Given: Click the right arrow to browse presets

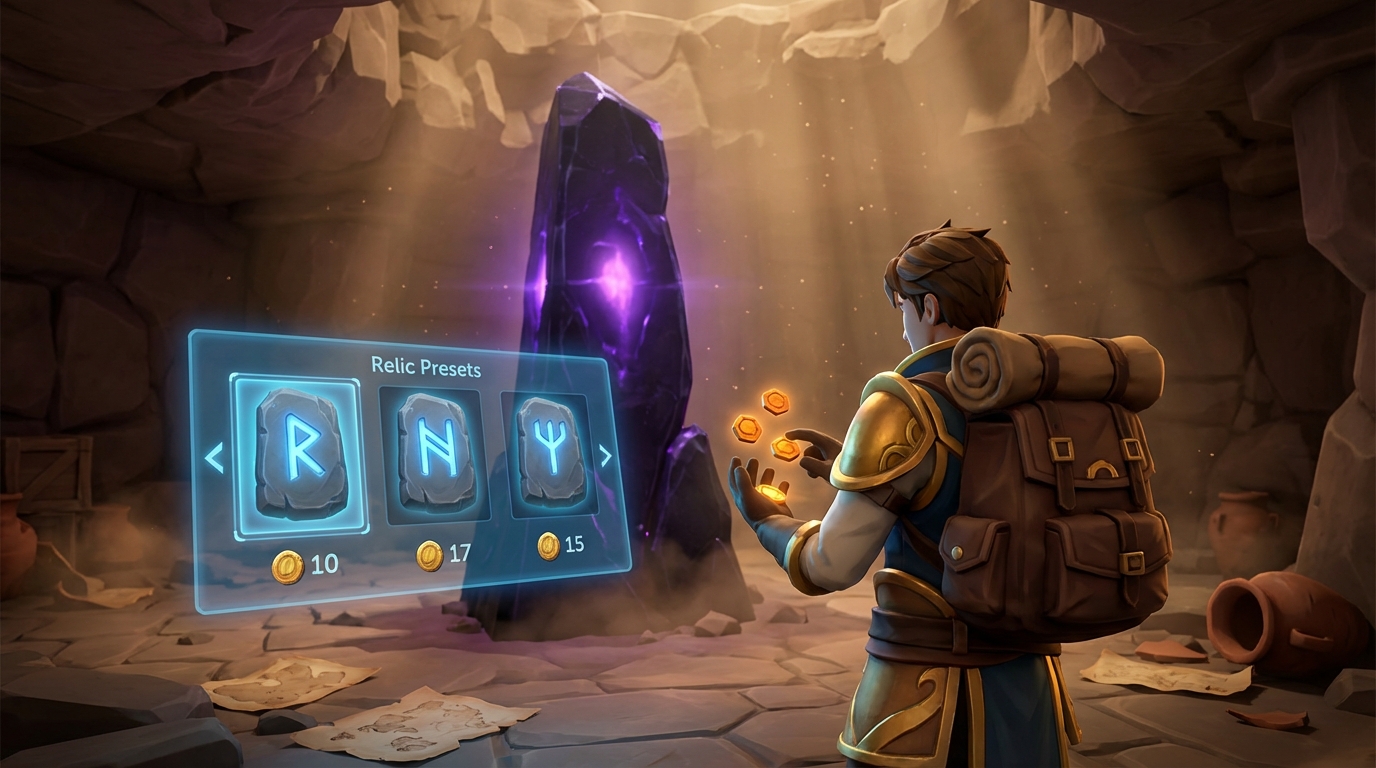Looking at the screenshot, I should click(604, 458).
